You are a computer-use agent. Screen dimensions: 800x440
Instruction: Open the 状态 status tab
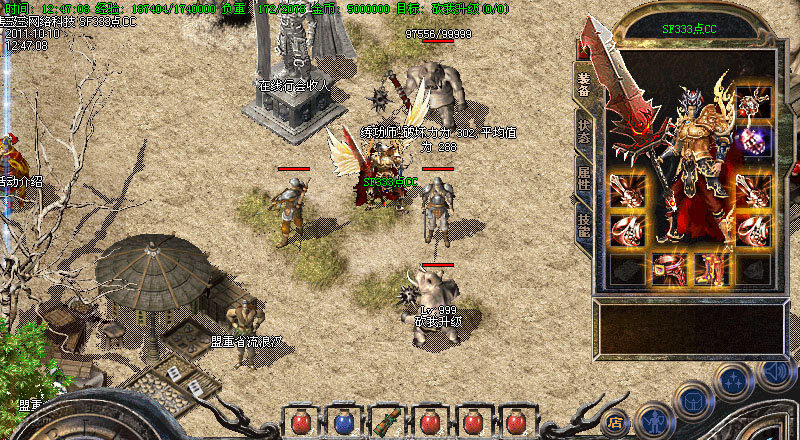coord(583,133)
